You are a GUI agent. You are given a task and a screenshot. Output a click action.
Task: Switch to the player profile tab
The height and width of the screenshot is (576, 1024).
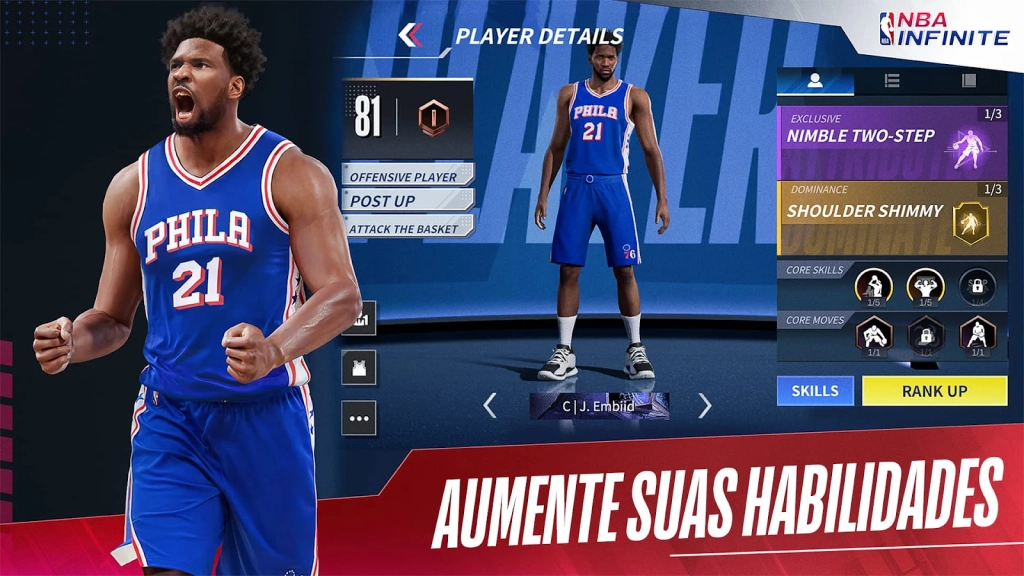[x=815, y=81]
